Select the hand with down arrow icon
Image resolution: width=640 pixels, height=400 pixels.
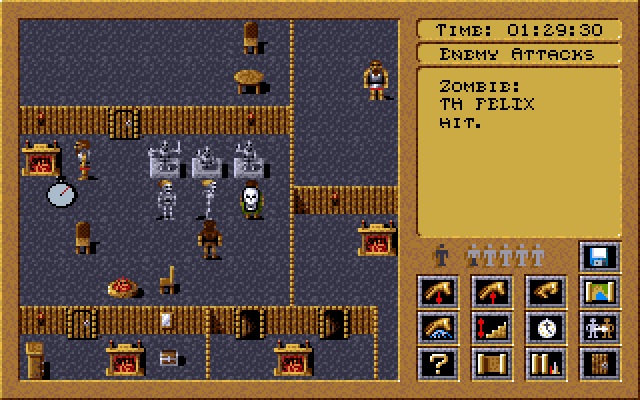(437, 292)
